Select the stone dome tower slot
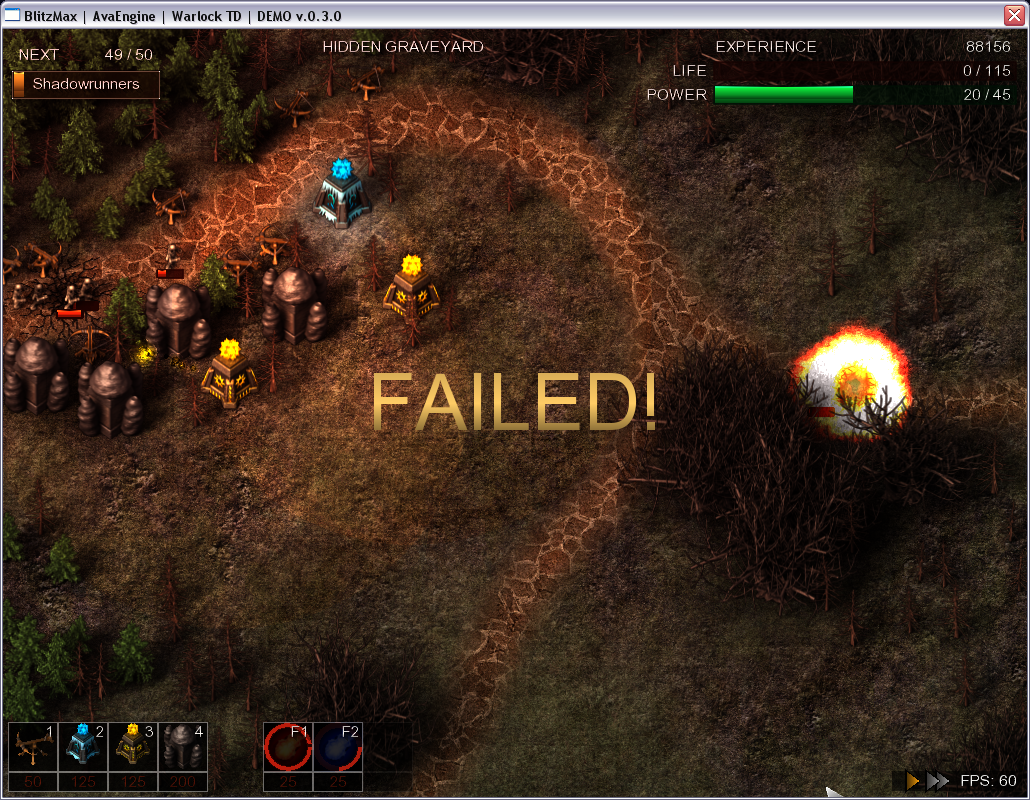Viewport: 1030px width, 800px height. pos(183,747)
